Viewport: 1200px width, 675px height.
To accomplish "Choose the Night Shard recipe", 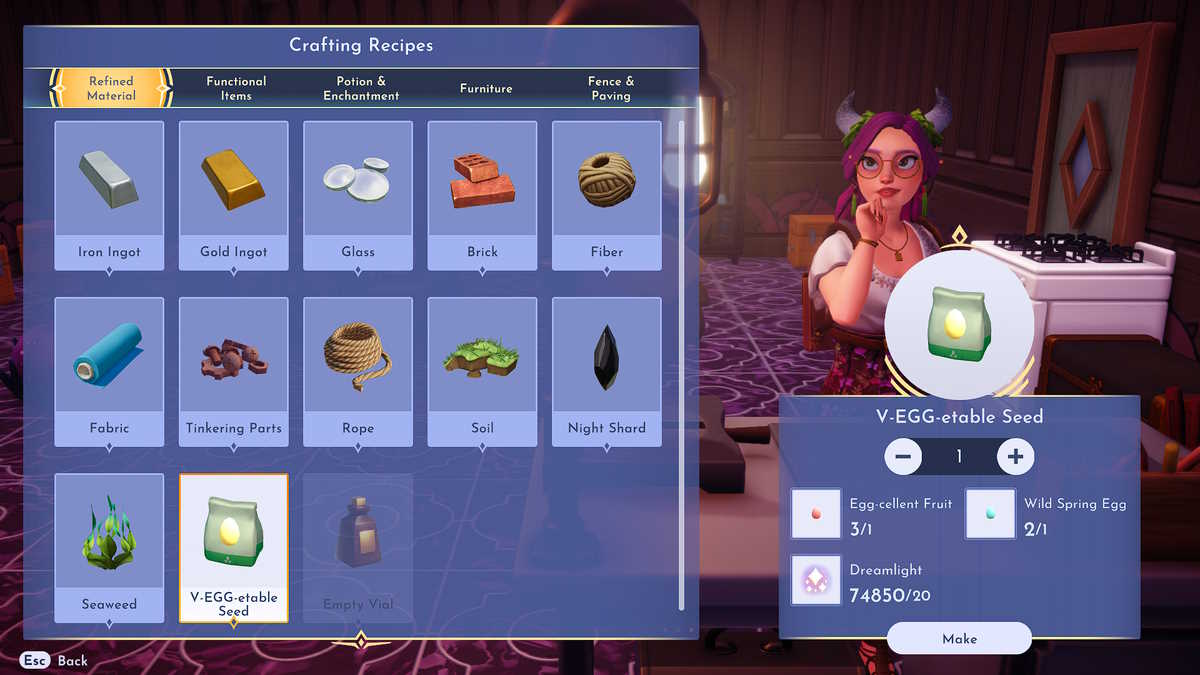I will (x=607, y=371).
